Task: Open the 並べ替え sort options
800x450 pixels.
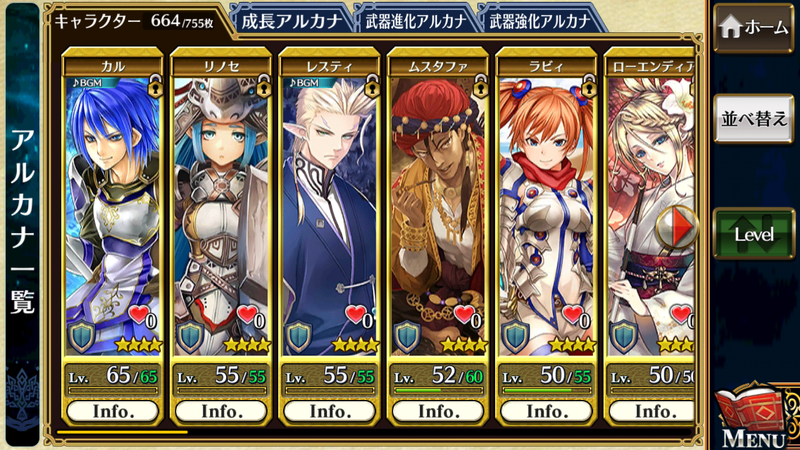Action: tap(755, 118)
